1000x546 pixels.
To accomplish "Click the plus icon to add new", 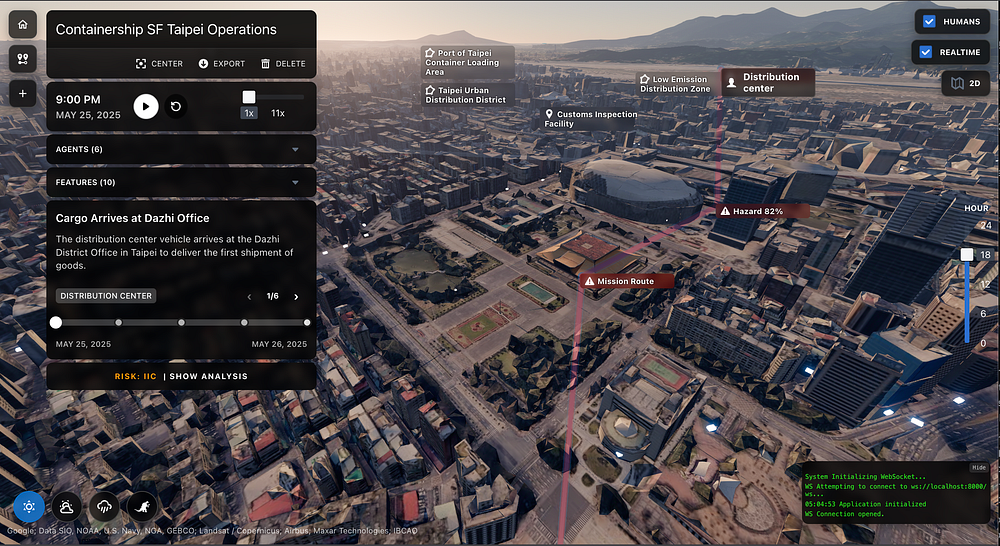I will [23, 93].
